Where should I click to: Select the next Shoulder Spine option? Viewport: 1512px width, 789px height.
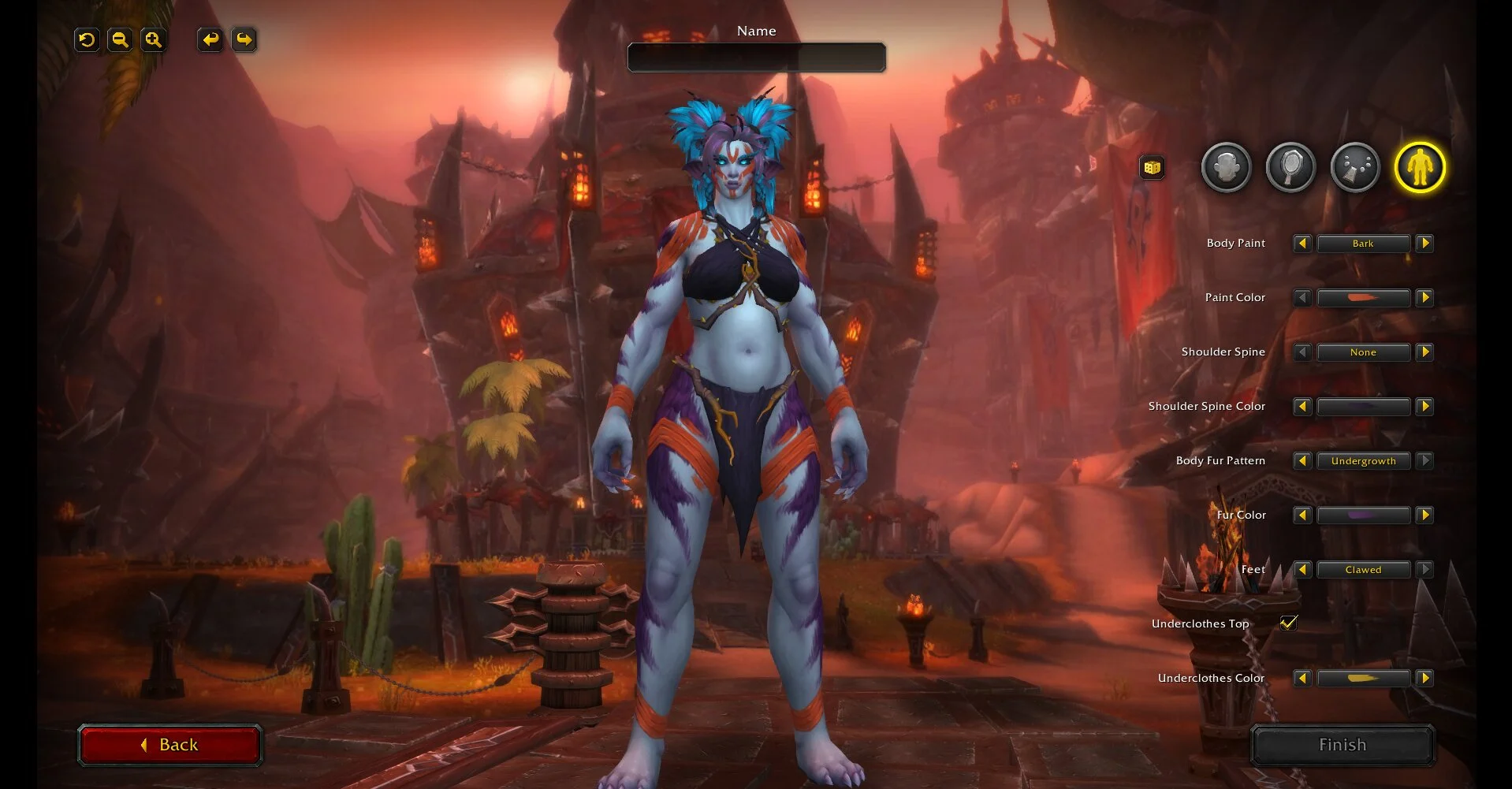(1424, 352)
